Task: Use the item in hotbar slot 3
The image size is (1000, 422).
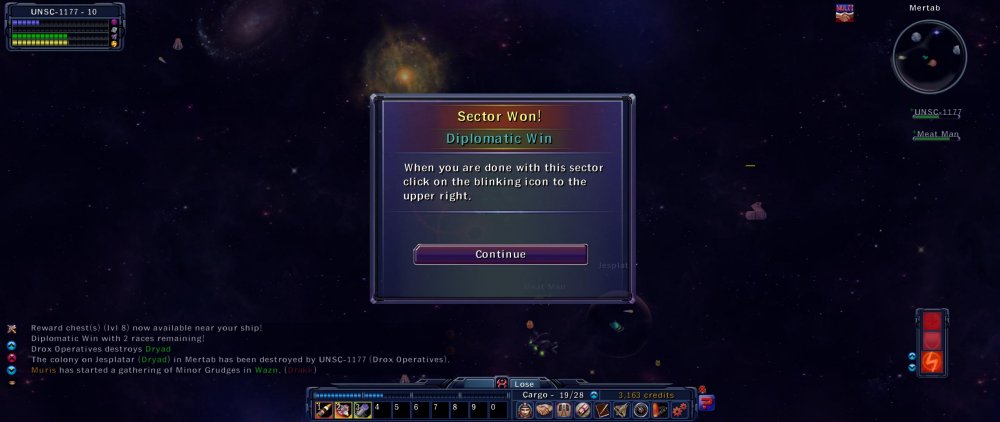Action: point(362,410)
